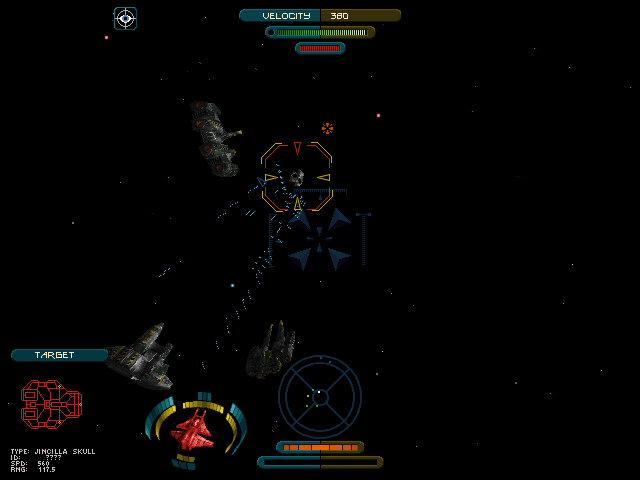Select the player ship shield status display
640x480 pixels.
tap(195, 430)
